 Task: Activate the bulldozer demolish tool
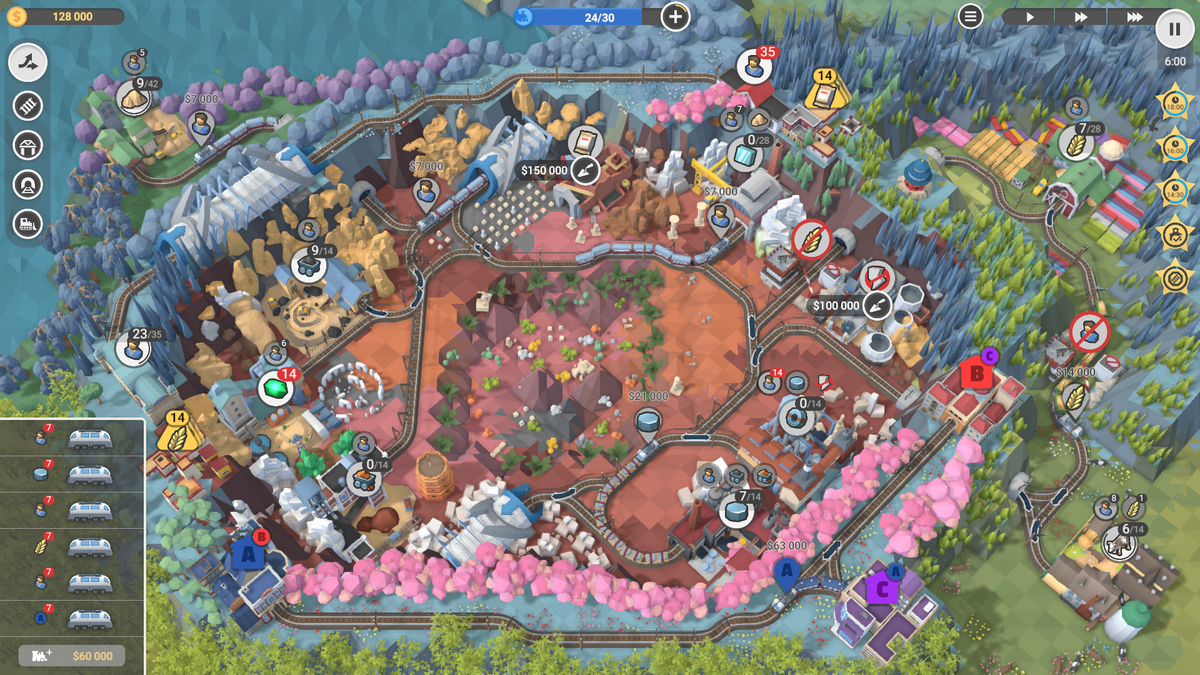(x=28, y=224)
